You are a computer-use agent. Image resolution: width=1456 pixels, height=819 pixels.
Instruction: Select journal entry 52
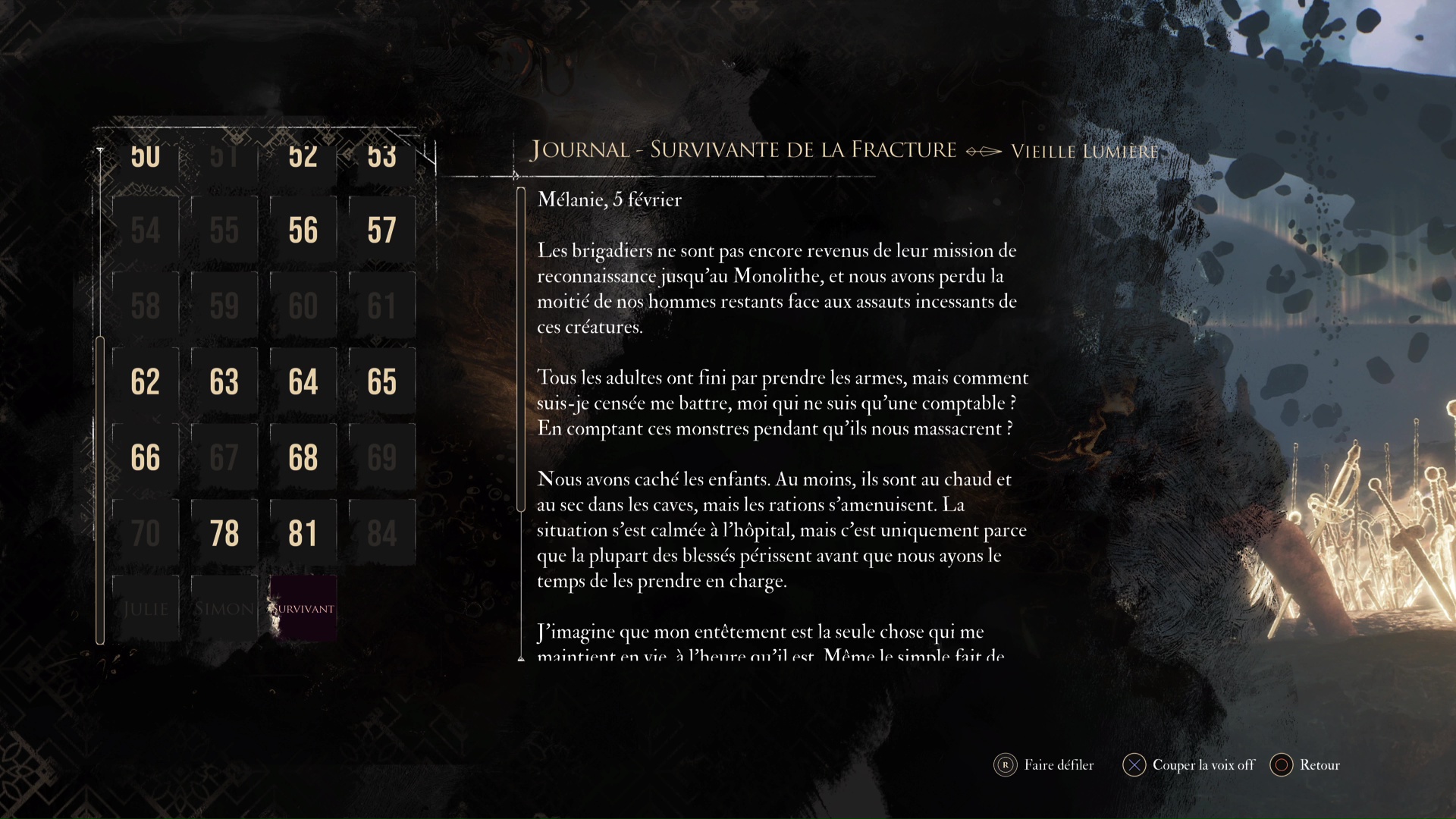point(303,155)
